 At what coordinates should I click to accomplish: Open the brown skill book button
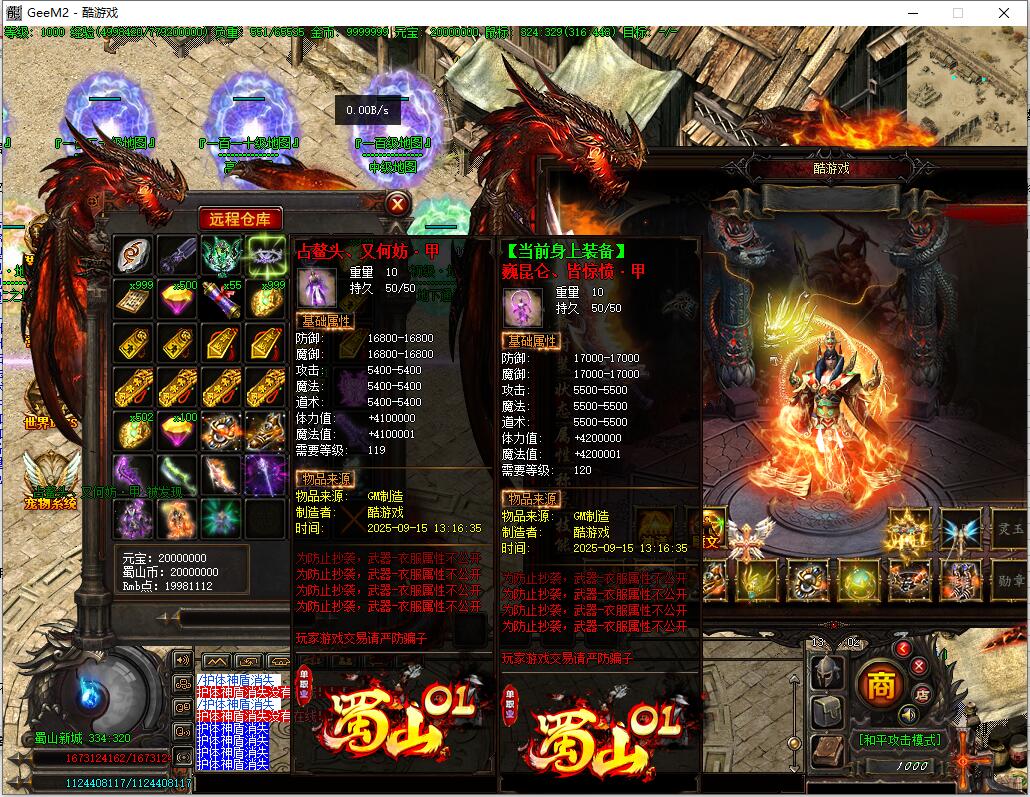[x=827, y=751]
